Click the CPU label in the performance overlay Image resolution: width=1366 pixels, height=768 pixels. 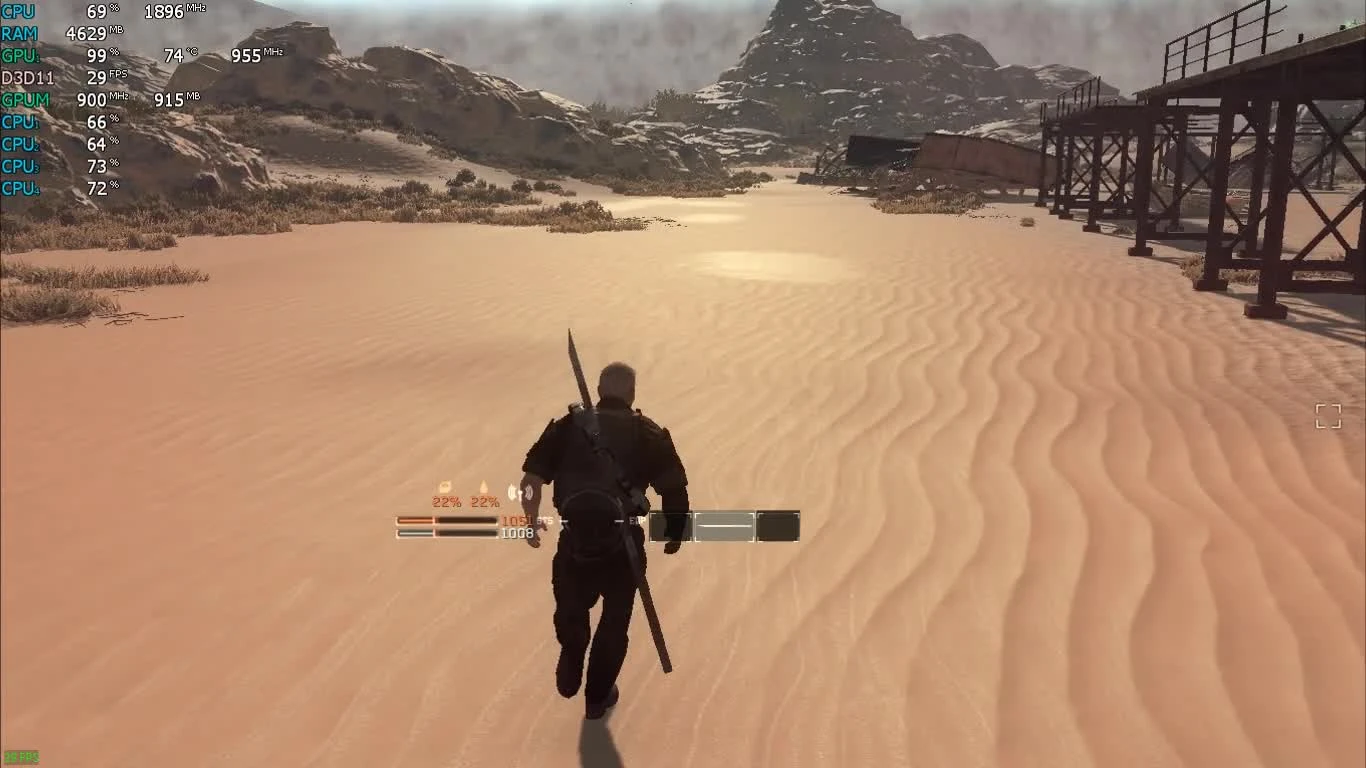18,11
